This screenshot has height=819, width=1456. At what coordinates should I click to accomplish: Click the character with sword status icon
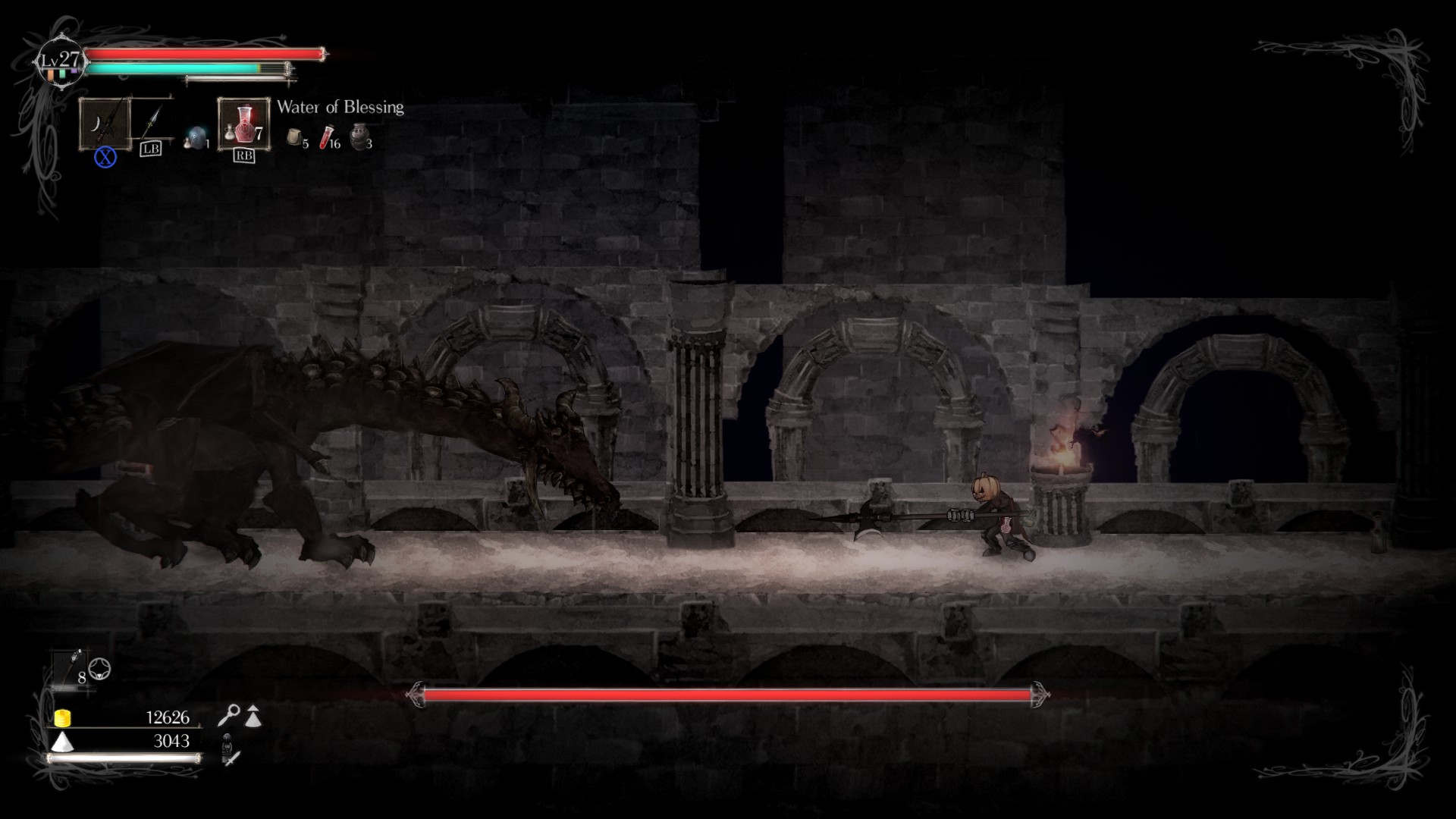click(x=230, y=750)
